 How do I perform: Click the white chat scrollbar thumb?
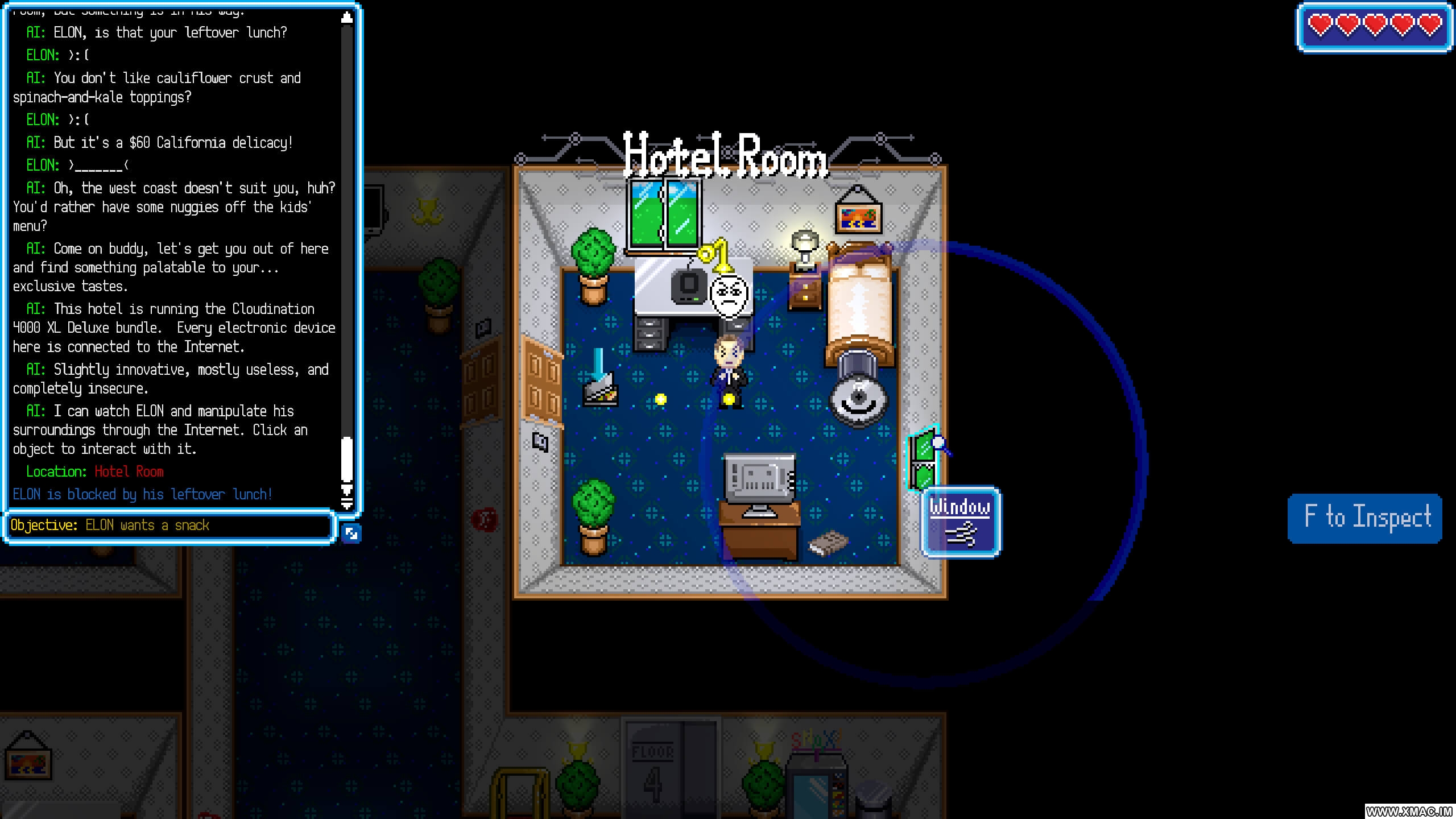pyautogui.click(x=346, y=460)
